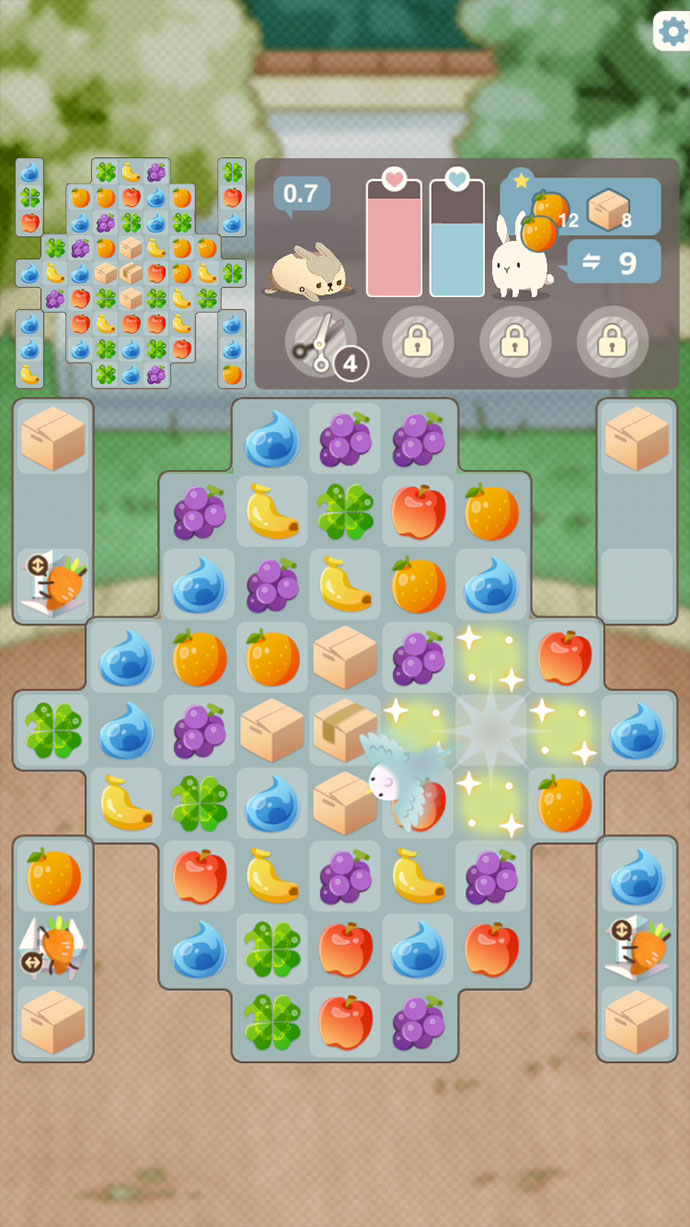
Task: Select the taped cardboard box tile
Action: tap(344, 728)
